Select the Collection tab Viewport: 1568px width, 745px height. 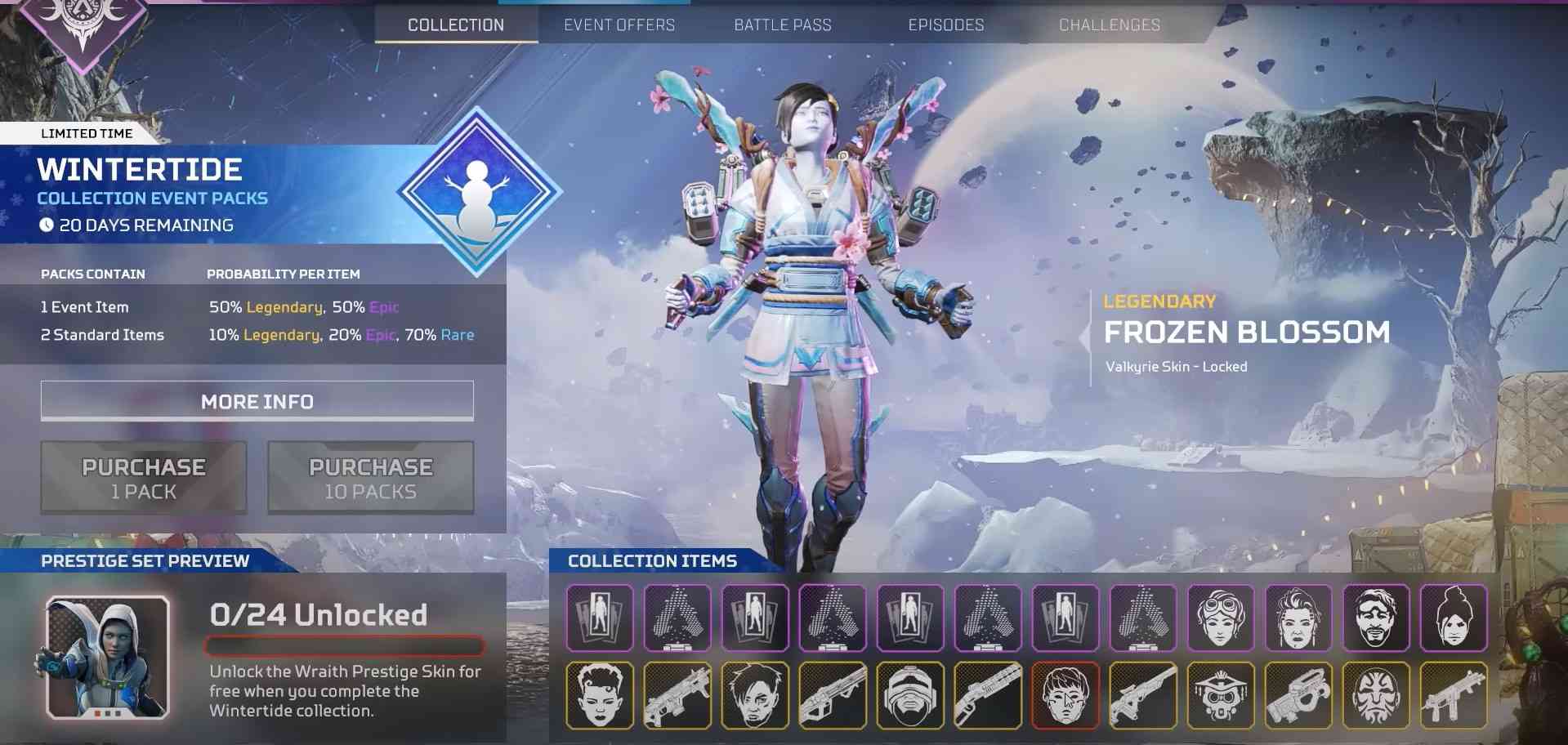pos(456,25)
